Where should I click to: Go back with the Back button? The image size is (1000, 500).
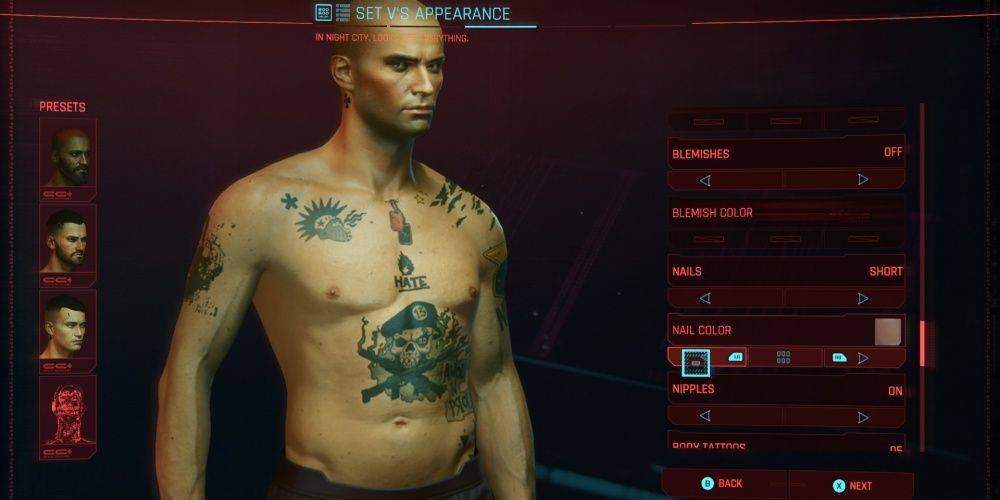[723, 484]
